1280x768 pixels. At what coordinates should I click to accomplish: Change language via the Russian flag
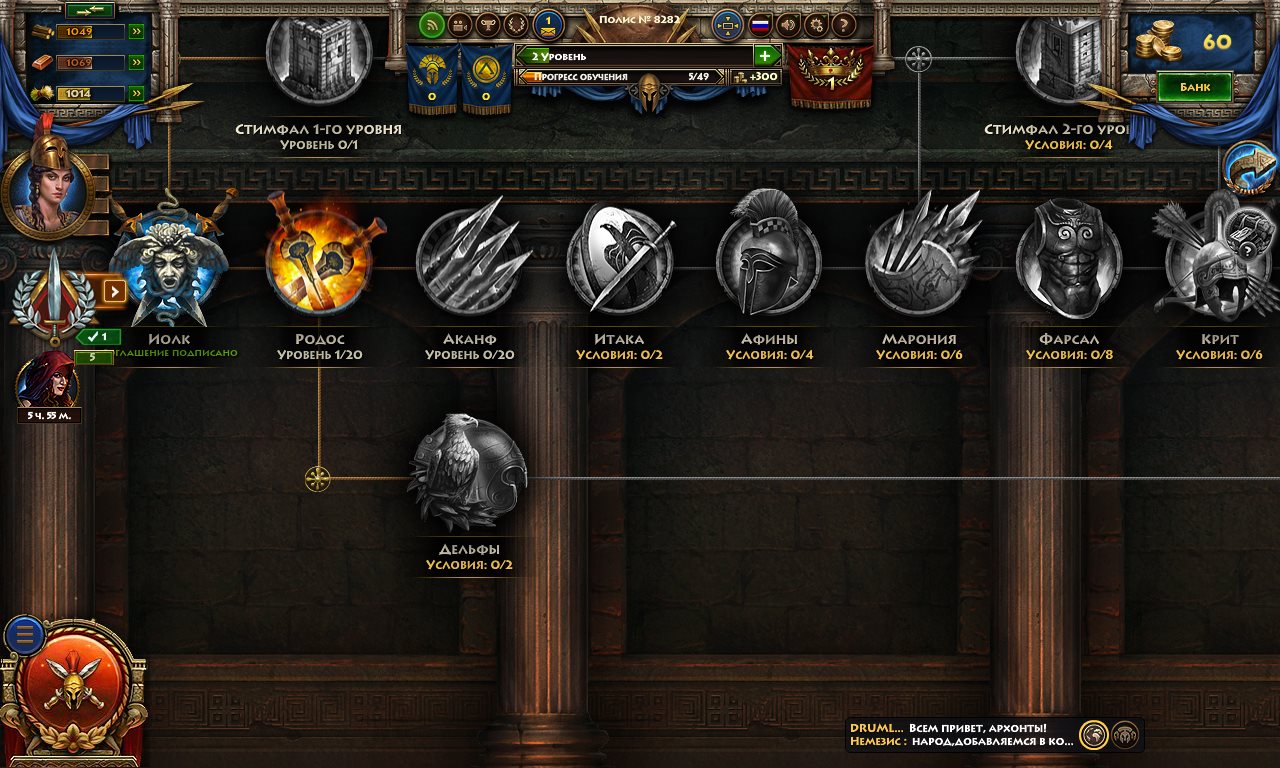(x=760, y=25)
